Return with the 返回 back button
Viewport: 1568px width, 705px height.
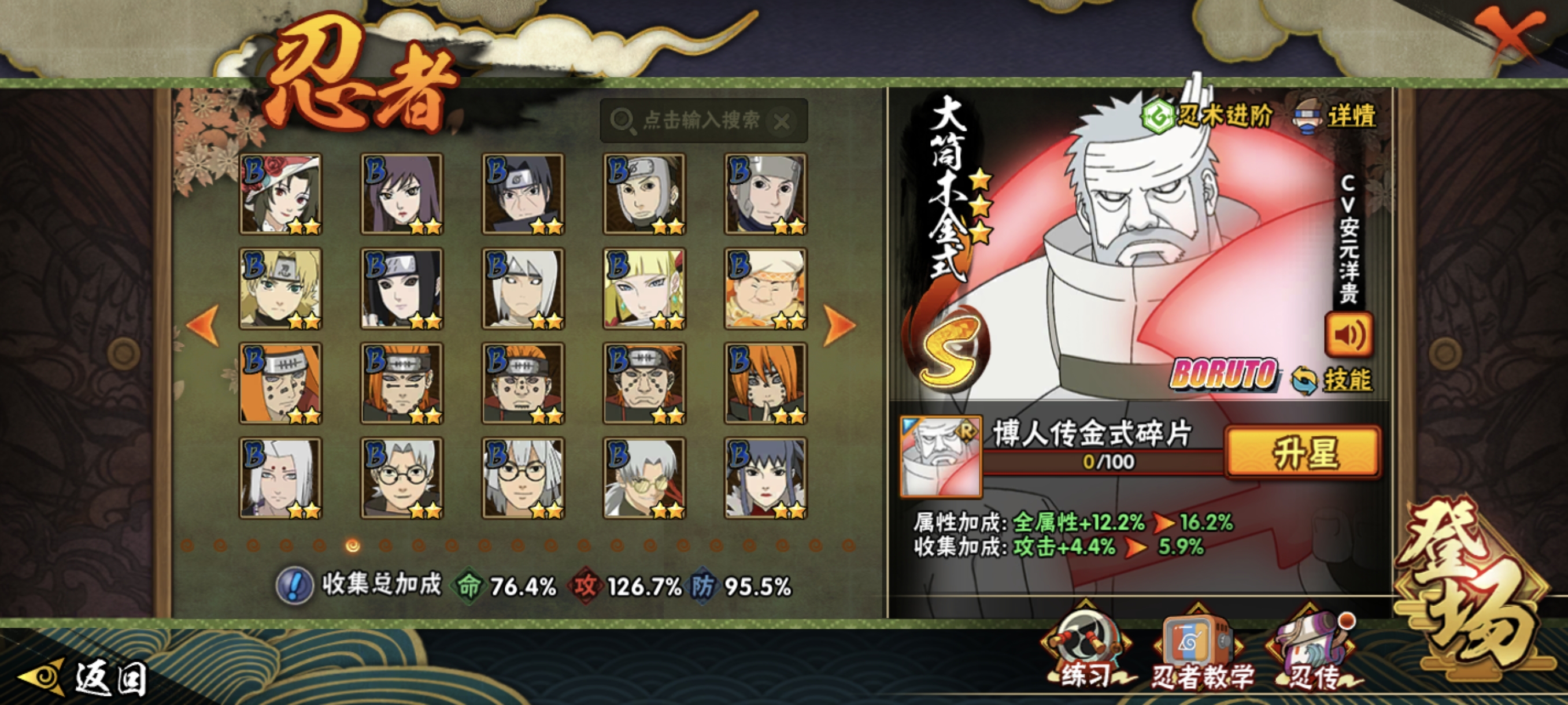(85, 678)
